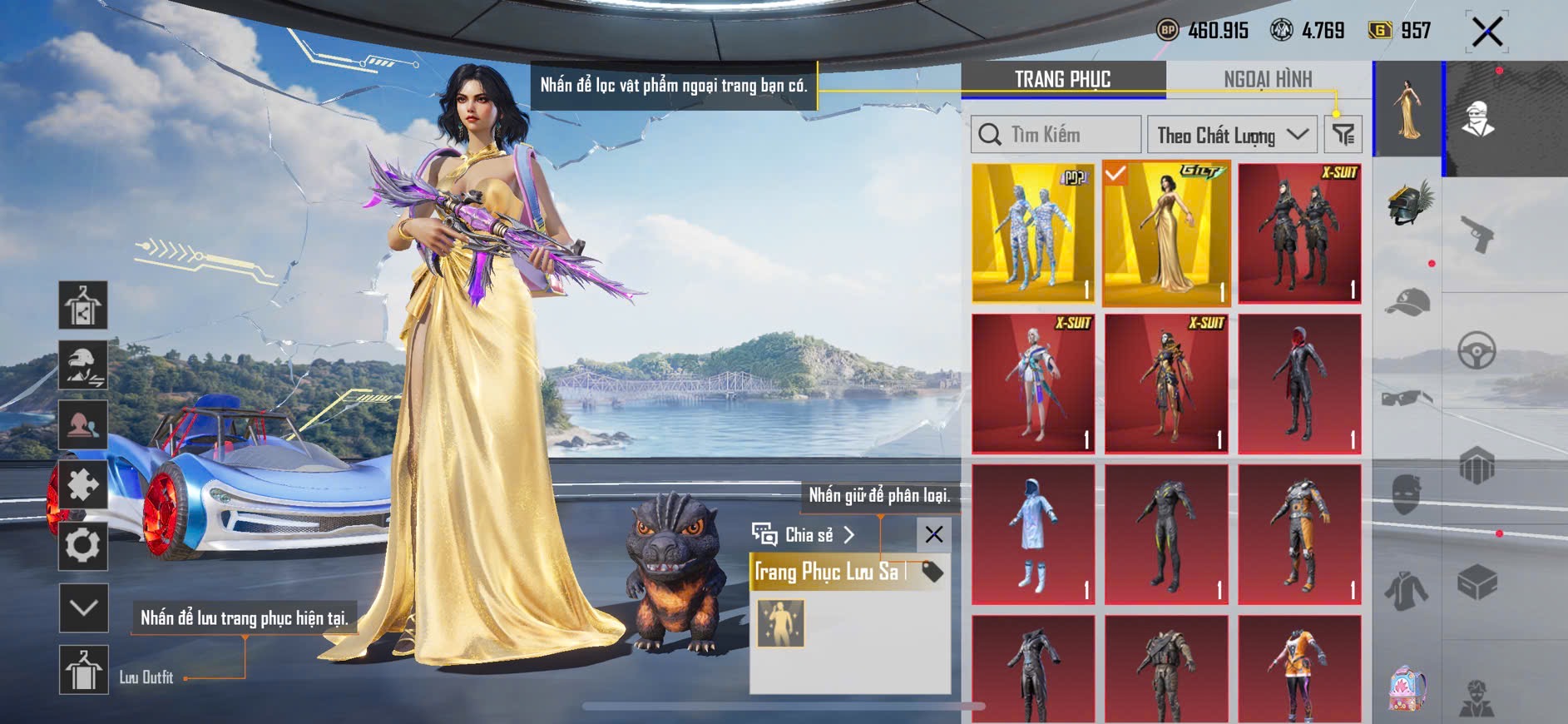Choose the equipped golden gown outfit tile
The height and width of the screenshot is (724, 1568).
click(1166, 234)
